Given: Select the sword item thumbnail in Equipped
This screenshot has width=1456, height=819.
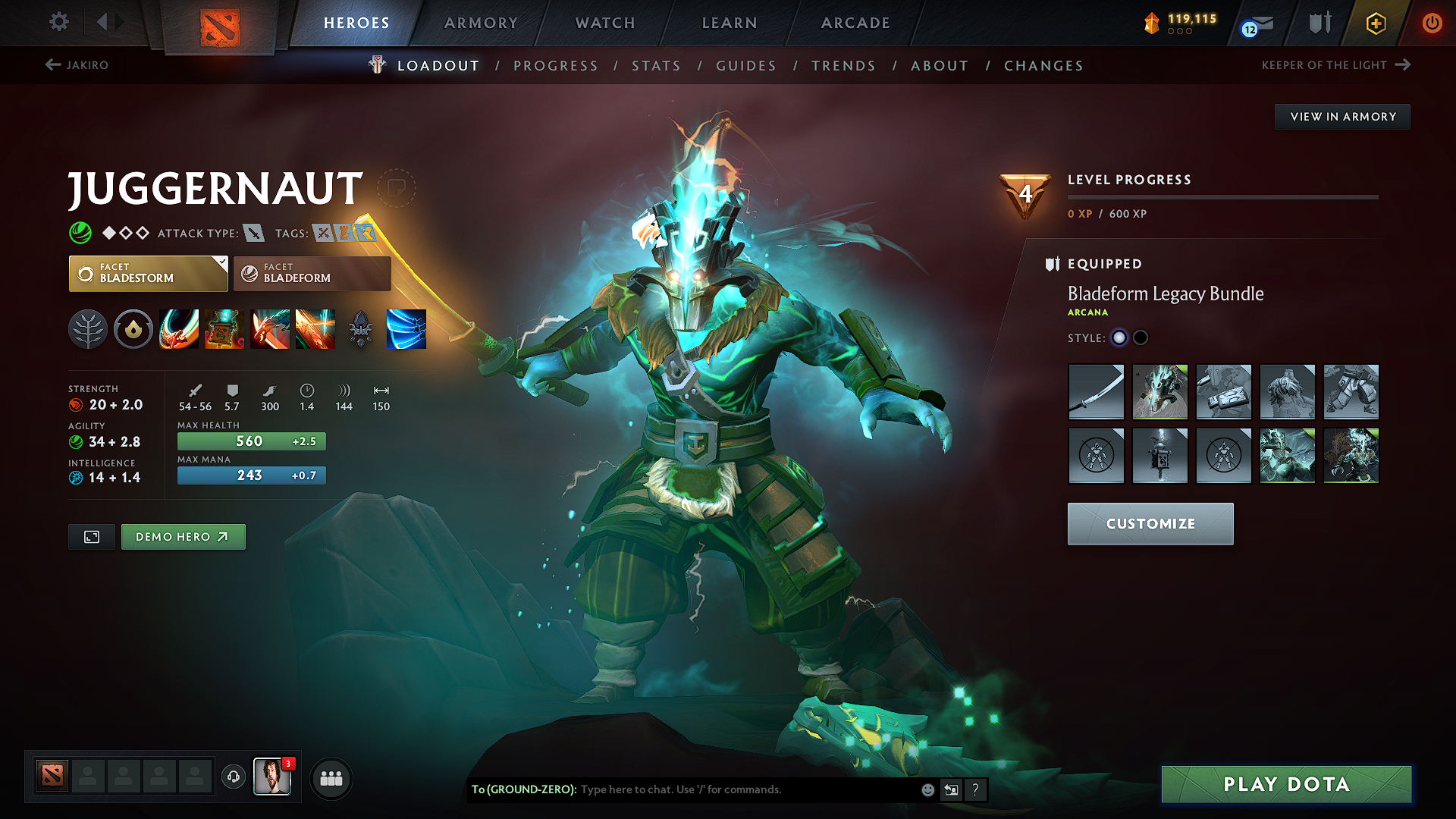Looking at the screenshot, I should pos(1097,392).
